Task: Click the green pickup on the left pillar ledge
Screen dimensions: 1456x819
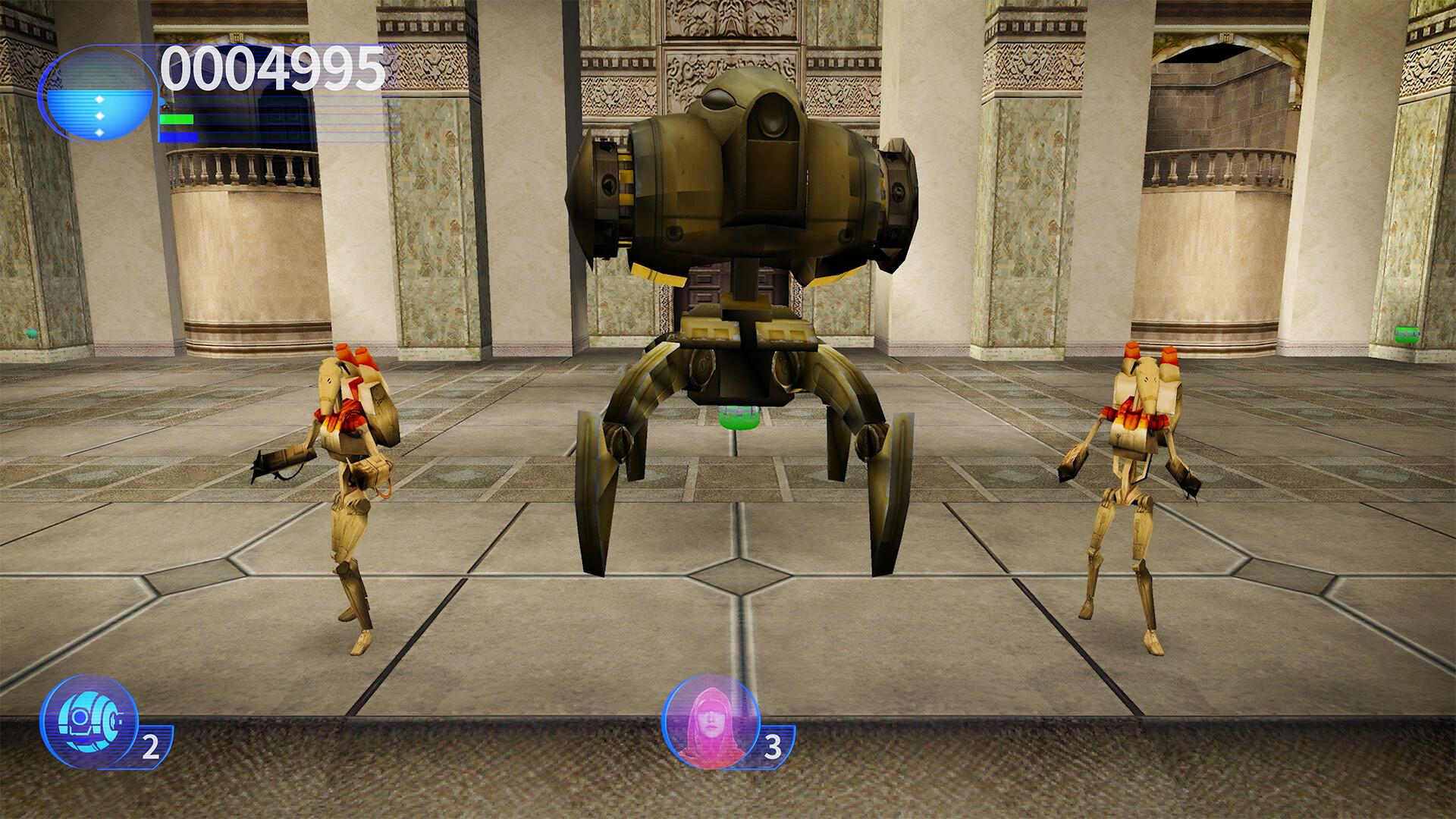Action: tap(31, 334)
